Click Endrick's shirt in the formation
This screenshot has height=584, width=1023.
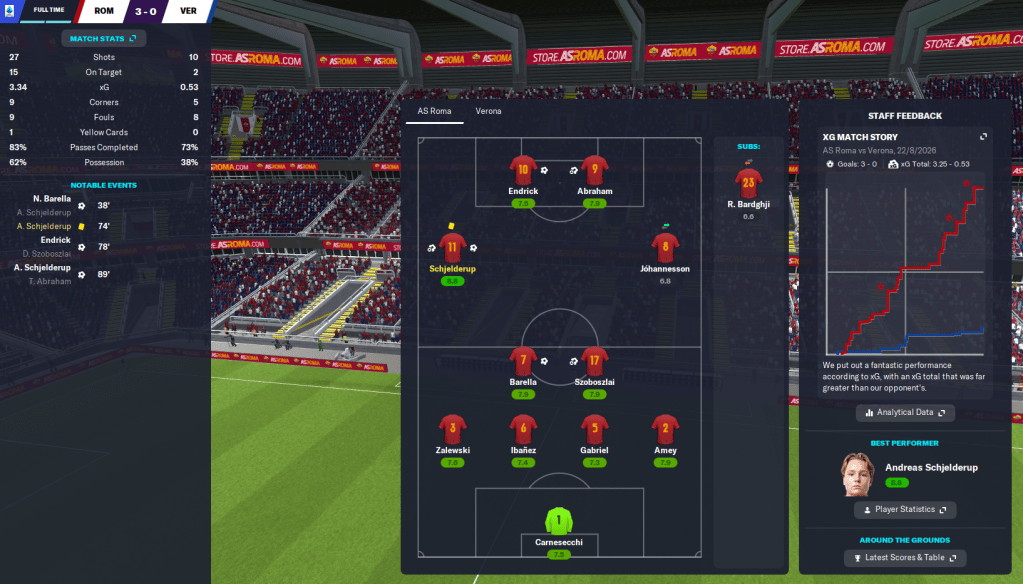[522, 171]
